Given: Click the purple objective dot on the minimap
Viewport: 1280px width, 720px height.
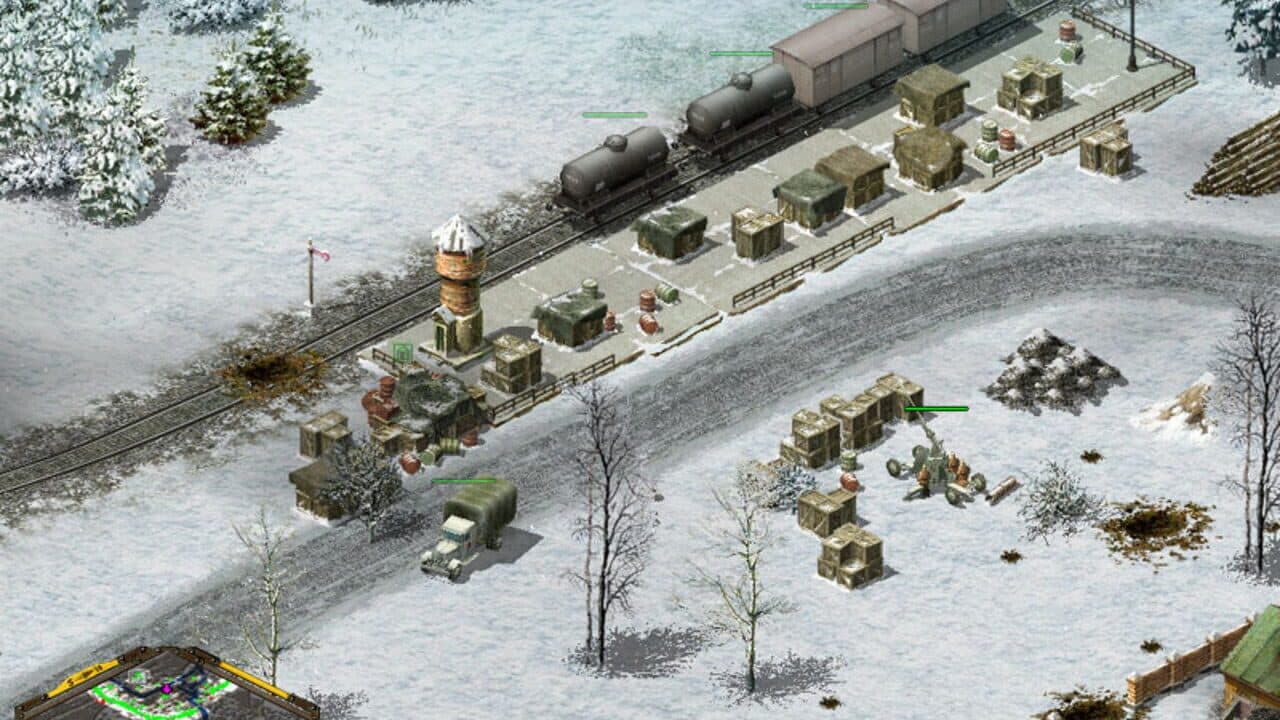Looking at the screenshot, I should click(x=166, y=689).
